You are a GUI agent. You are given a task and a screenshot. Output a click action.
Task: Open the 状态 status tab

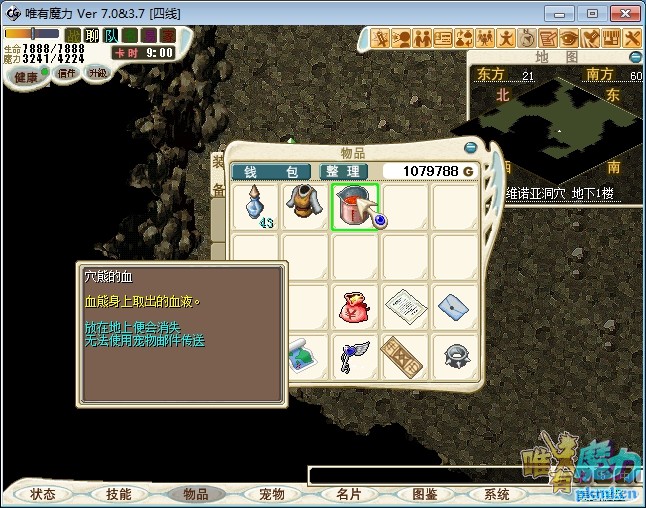tap(43, 494)
